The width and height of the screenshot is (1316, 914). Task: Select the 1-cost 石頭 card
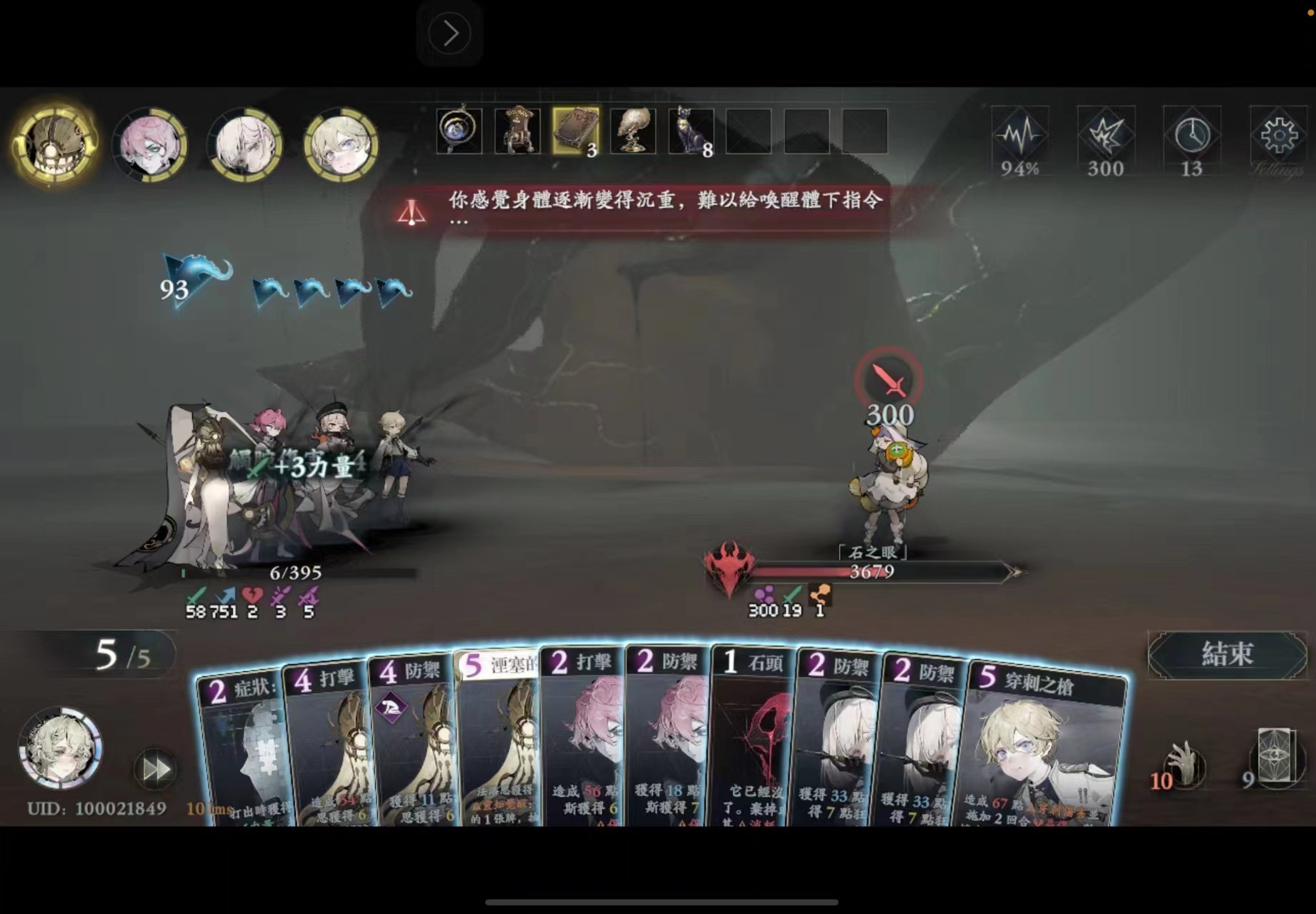pos(752,743)
